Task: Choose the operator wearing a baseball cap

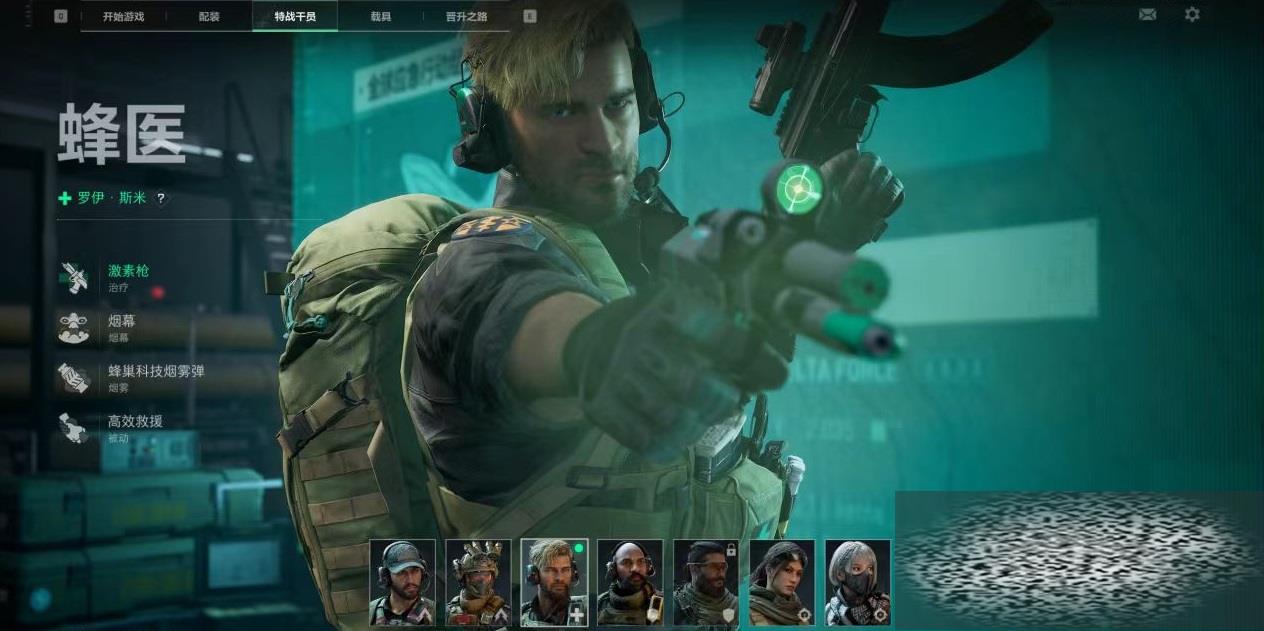Action: click(x=402, y=583)
